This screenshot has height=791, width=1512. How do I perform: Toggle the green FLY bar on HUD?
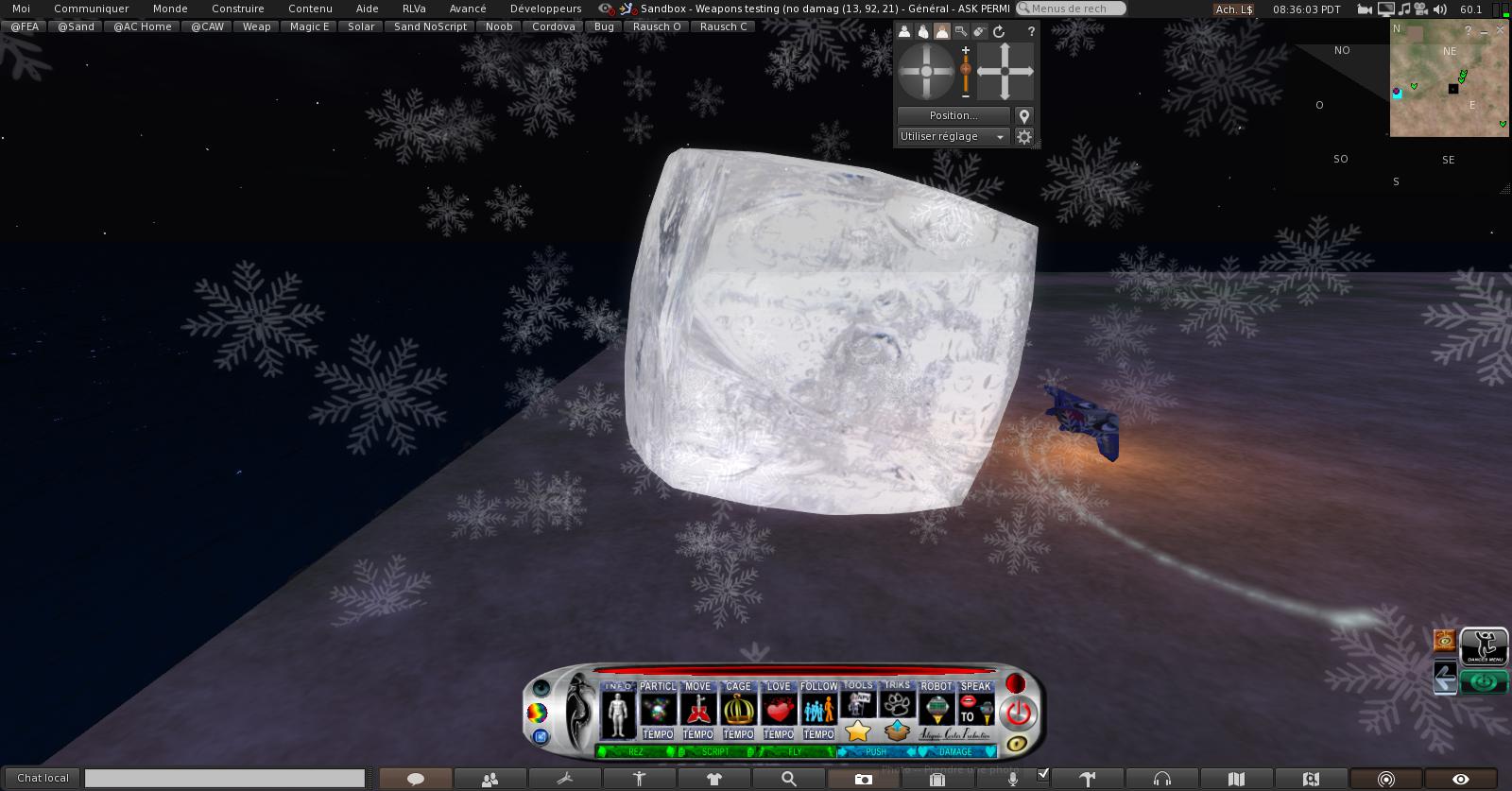pos(795,752)
